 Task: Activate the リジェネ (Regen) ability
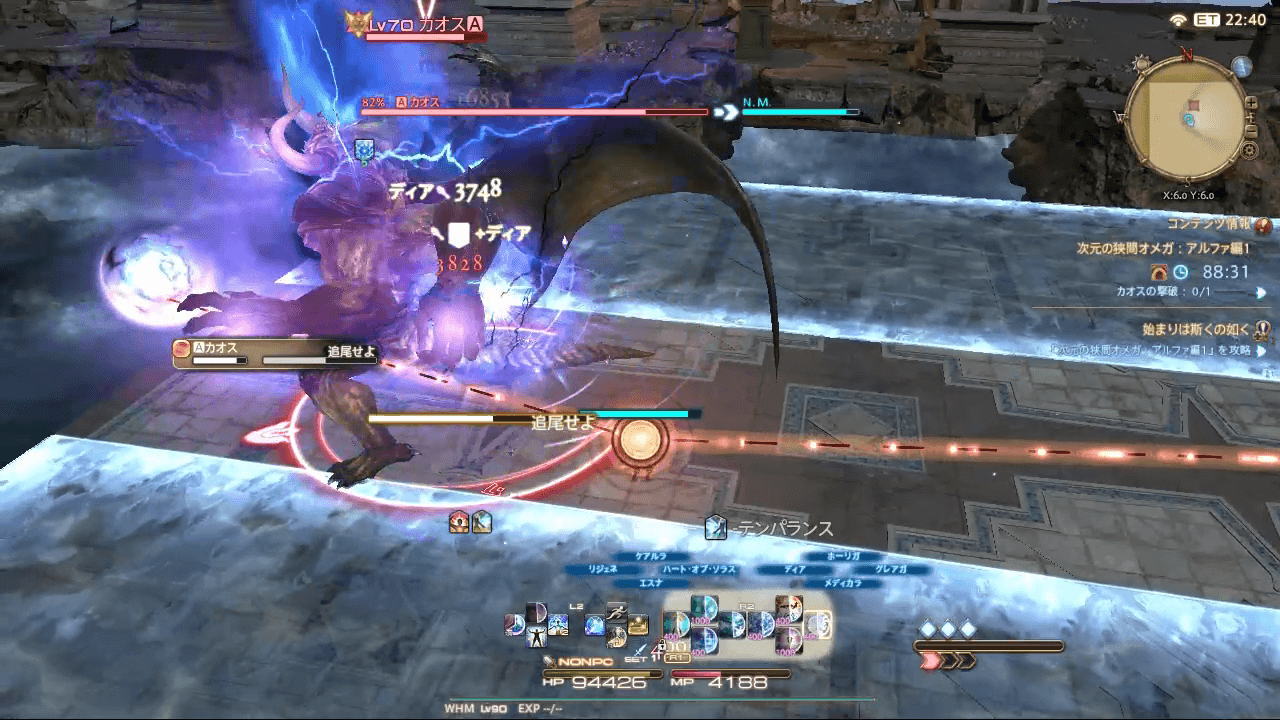pyautogui.click(x=676, y=625)
